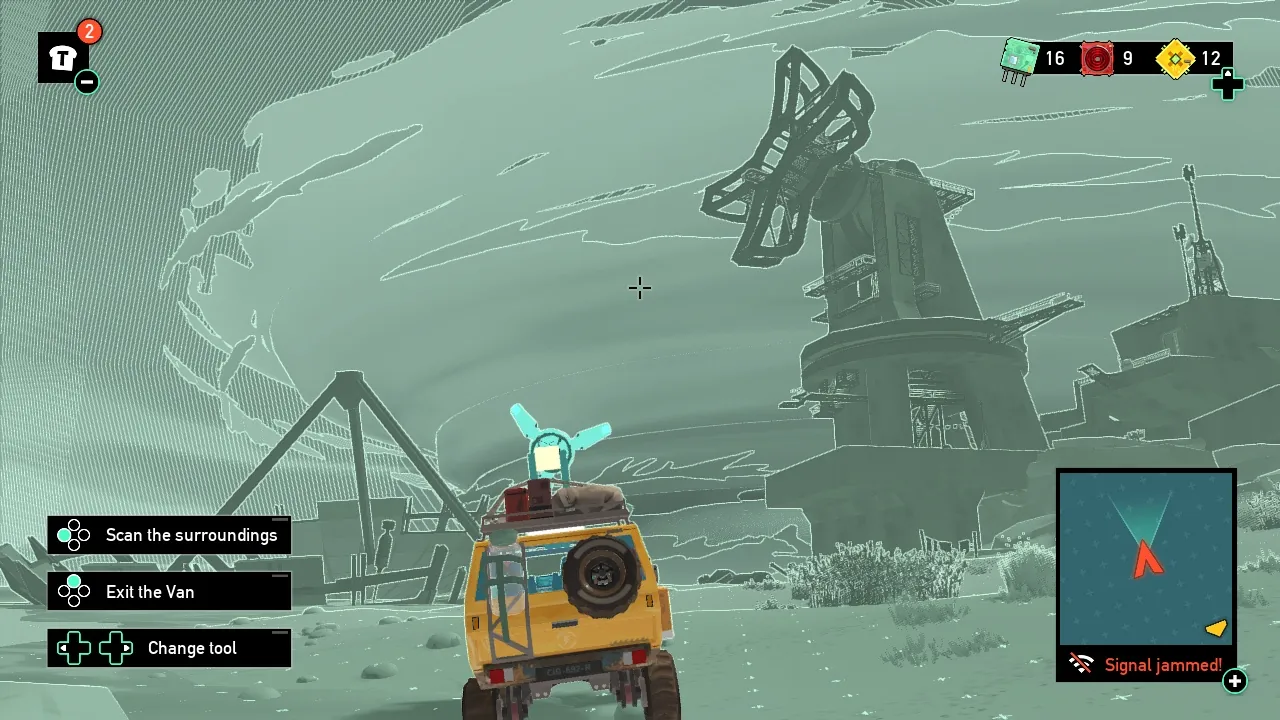Open the left D-pad arrow for Change tool

(x=73, y=648)
